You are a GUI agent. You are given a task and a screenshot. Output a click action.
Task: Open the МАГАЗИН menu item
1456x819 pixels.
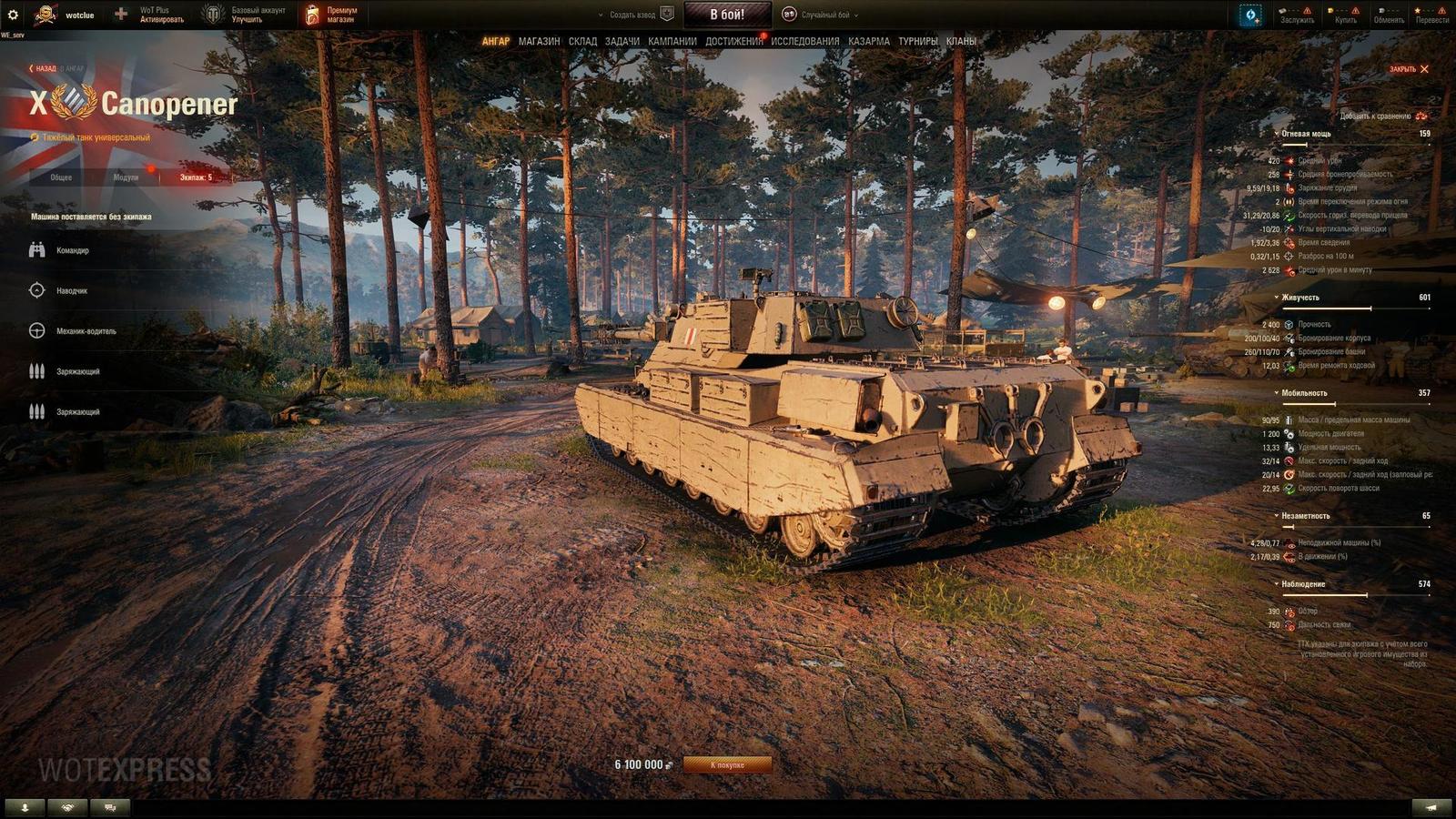click(539, 41)
